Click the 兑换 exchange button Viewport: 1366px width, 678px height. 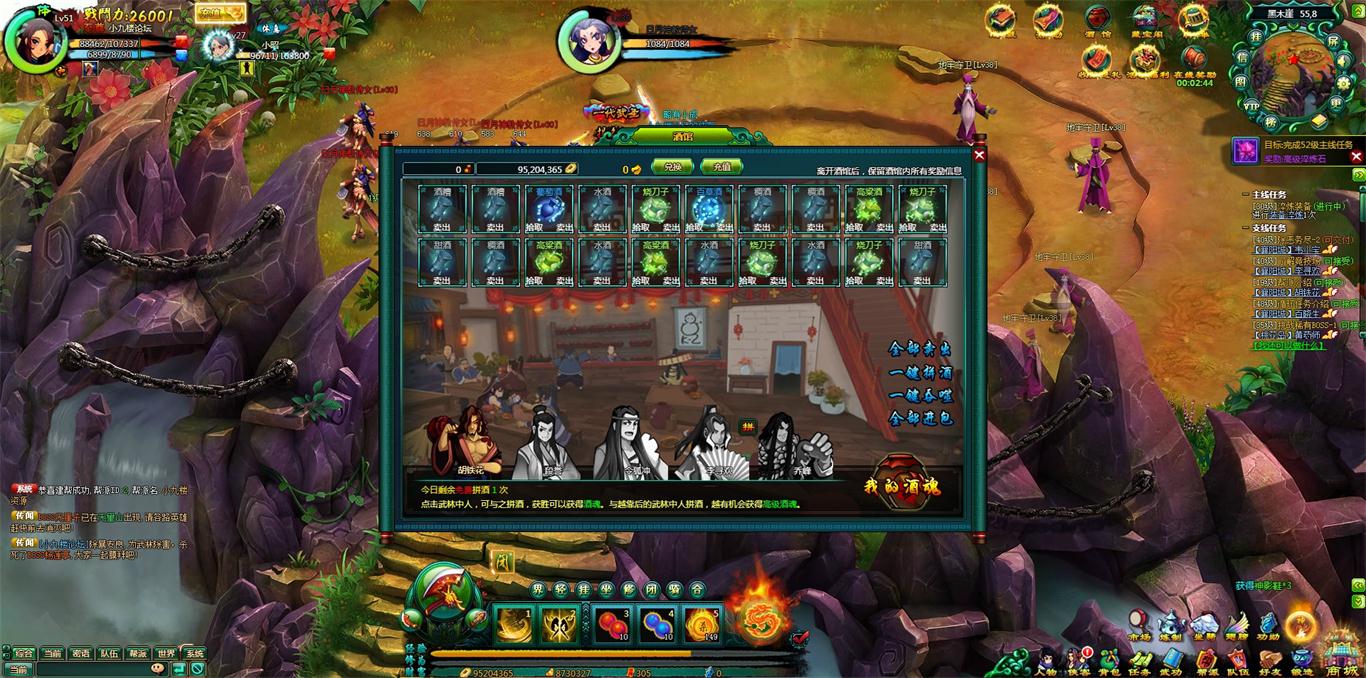(x=672, y=168)
